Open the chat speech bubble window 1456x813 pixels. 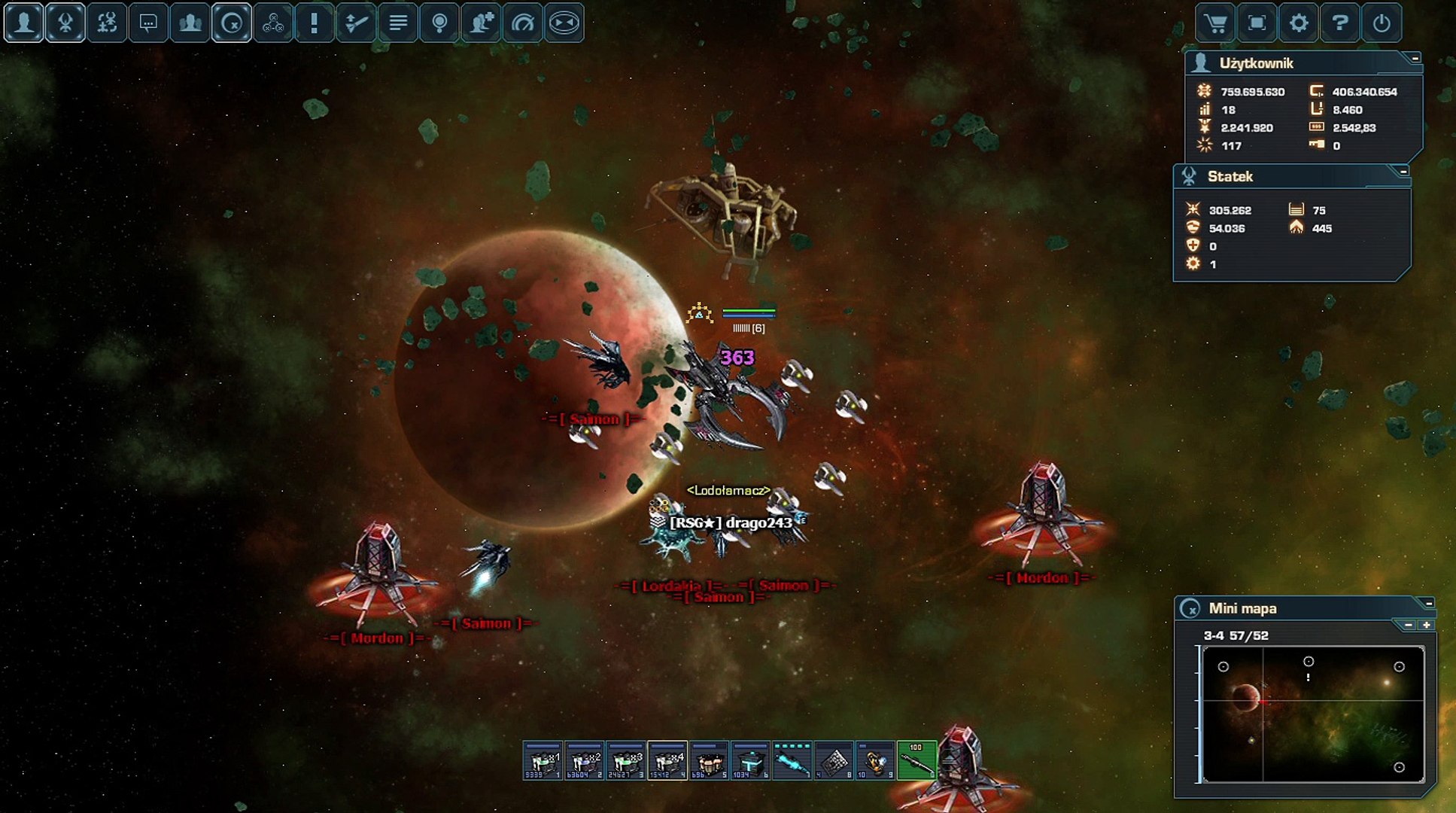point(148,23)
